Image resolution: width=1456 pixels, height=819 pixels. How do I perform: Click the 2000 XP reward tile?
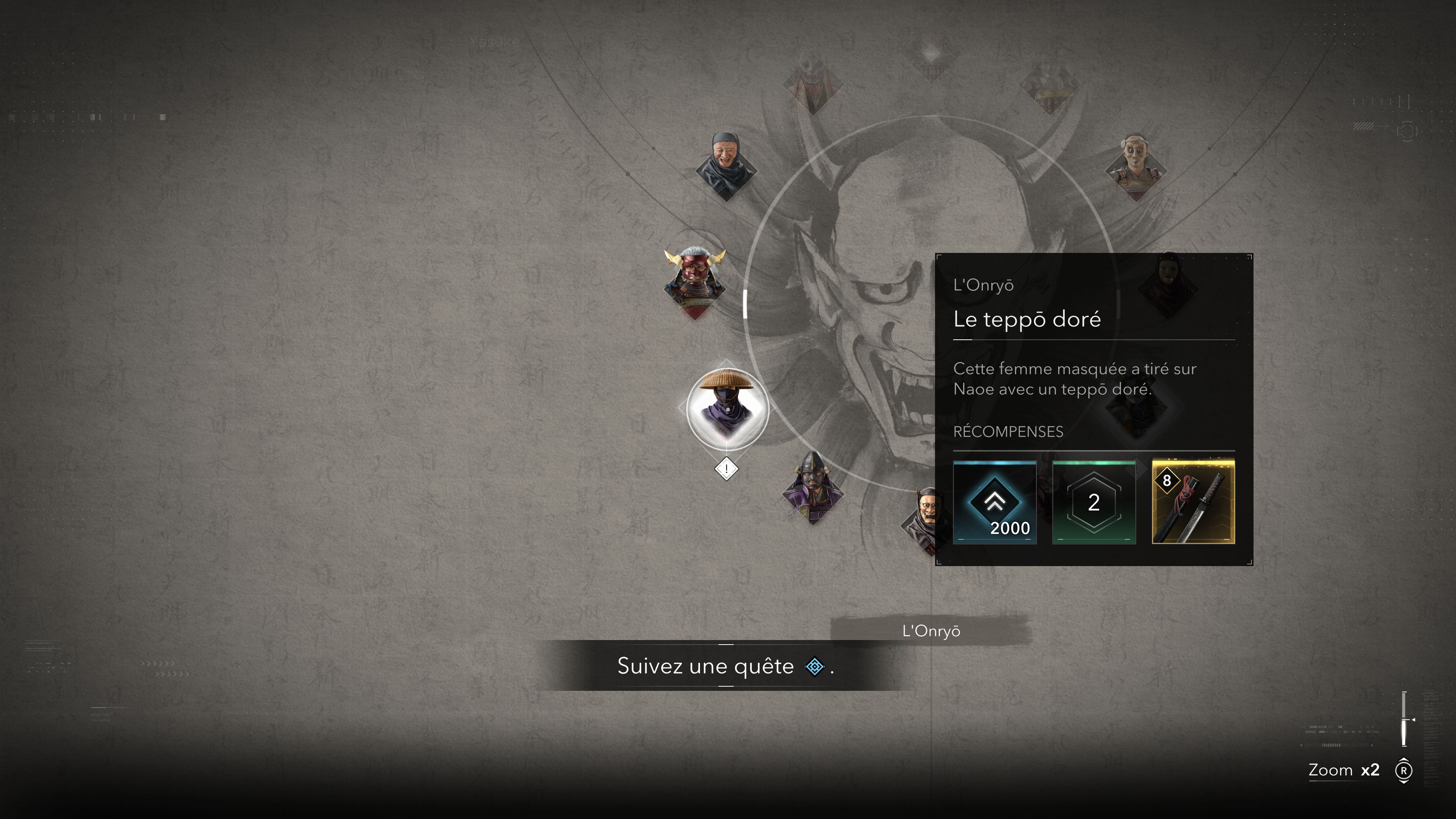click(x=995, y=503)
